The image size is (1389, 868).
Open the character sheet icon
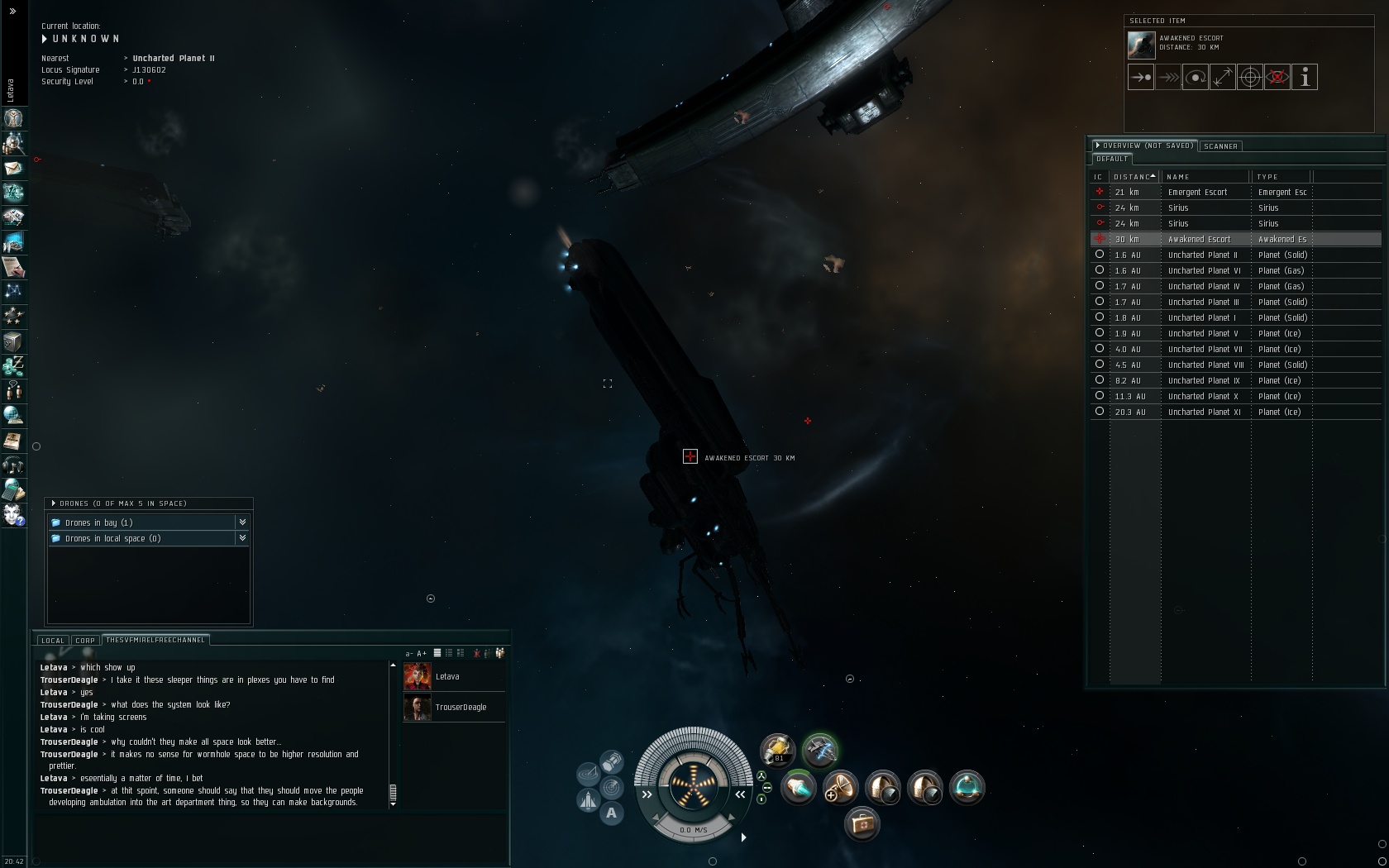(x=13, y=118)
